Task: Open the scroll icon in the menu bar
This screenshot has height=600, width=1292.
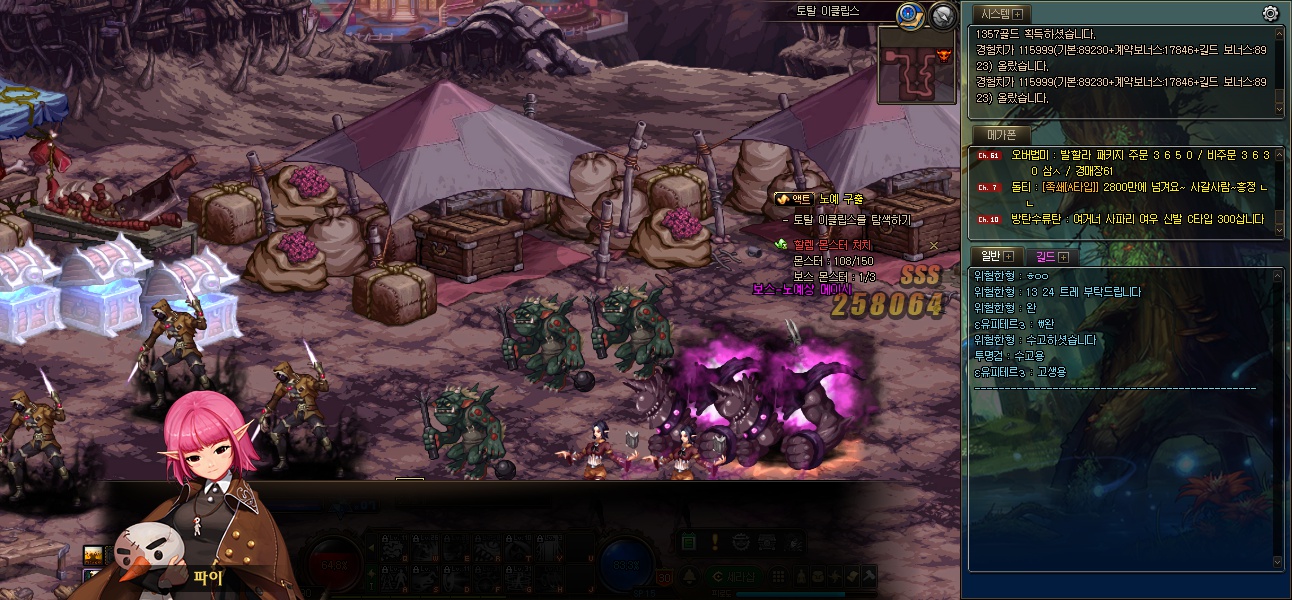Action: coord(851,577)
